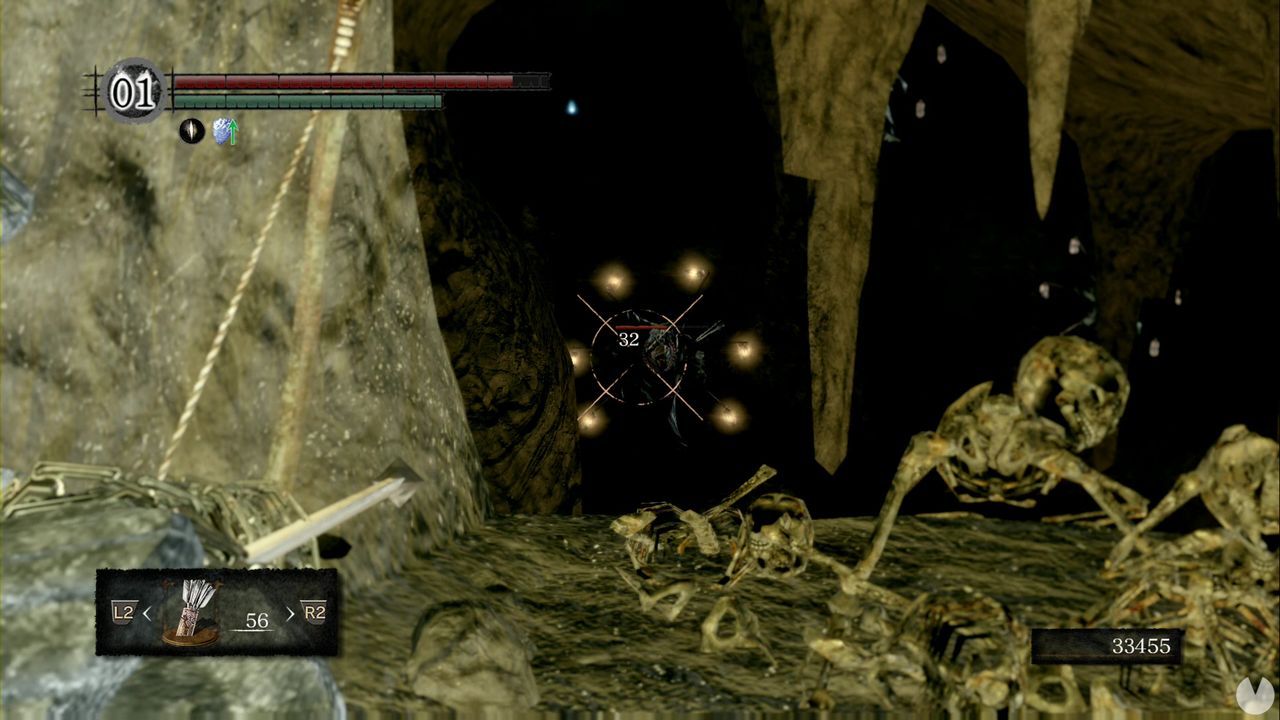Select the R2 bumper prompt icon

pos(315,613)
